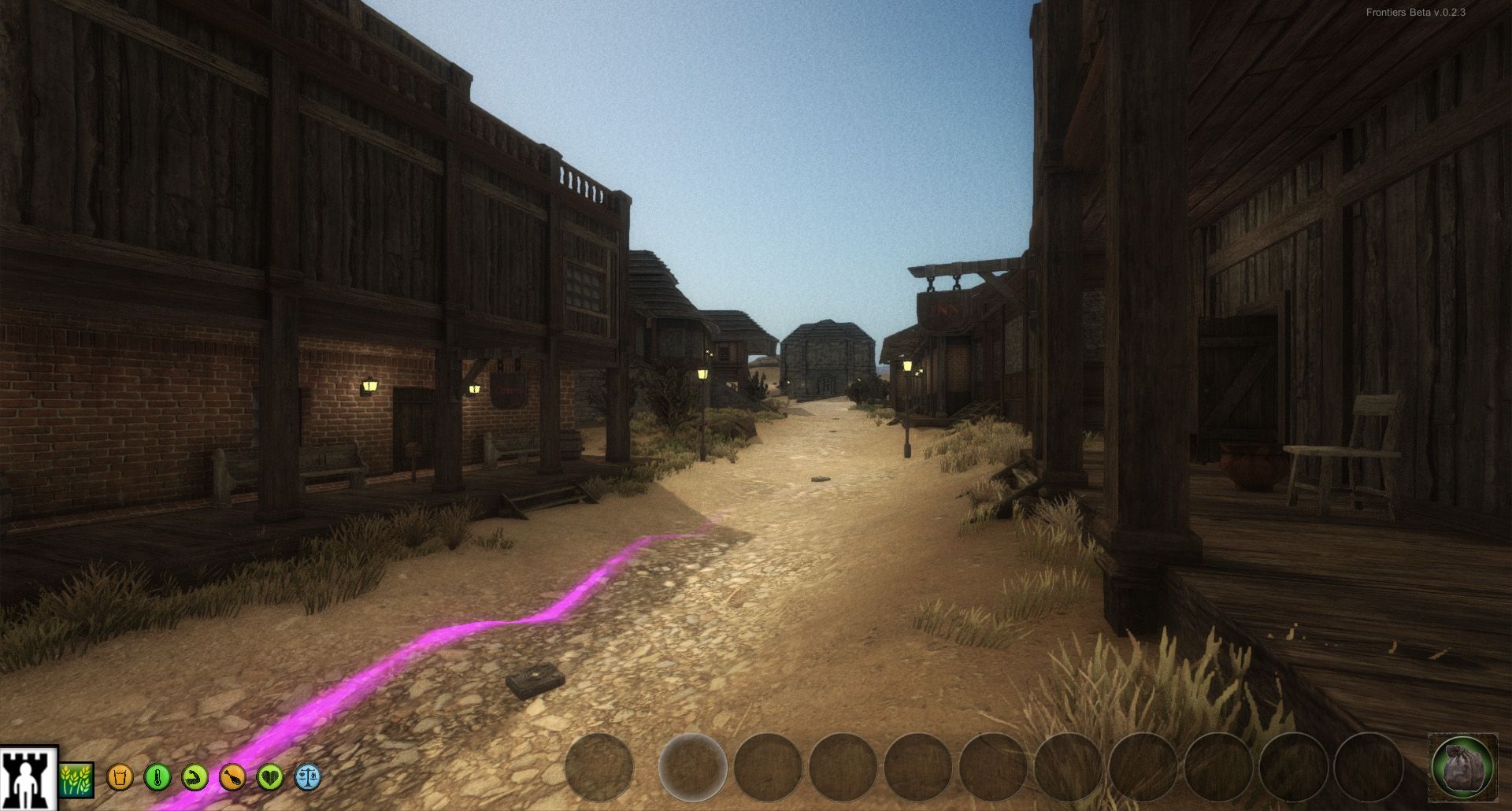Select the green heart health icon
This screenshot has width=1512, height=811.
click(x=270, y=778)
